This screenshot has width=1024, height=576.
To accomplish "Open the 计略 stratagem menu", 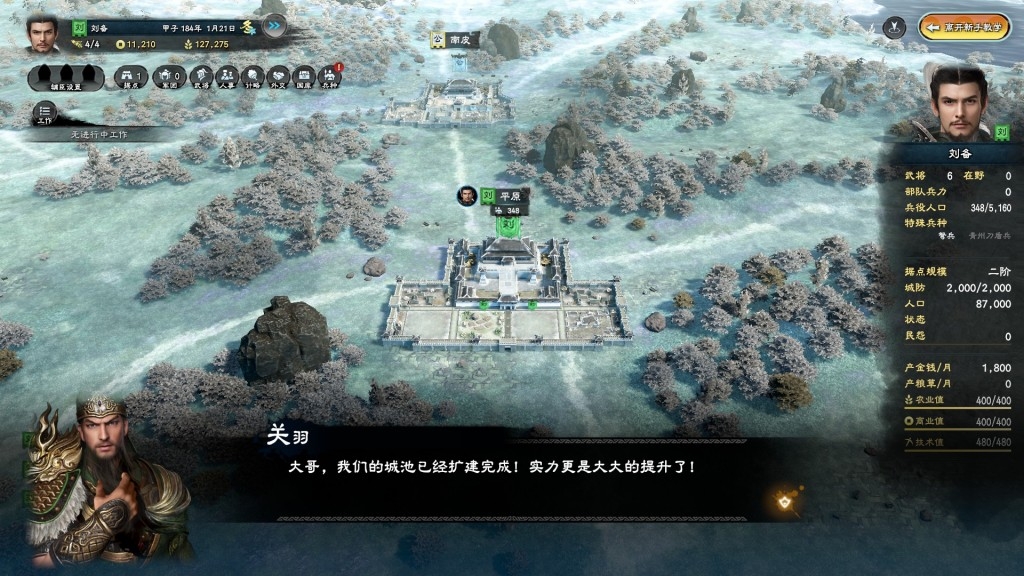I will tap(253, 77).
